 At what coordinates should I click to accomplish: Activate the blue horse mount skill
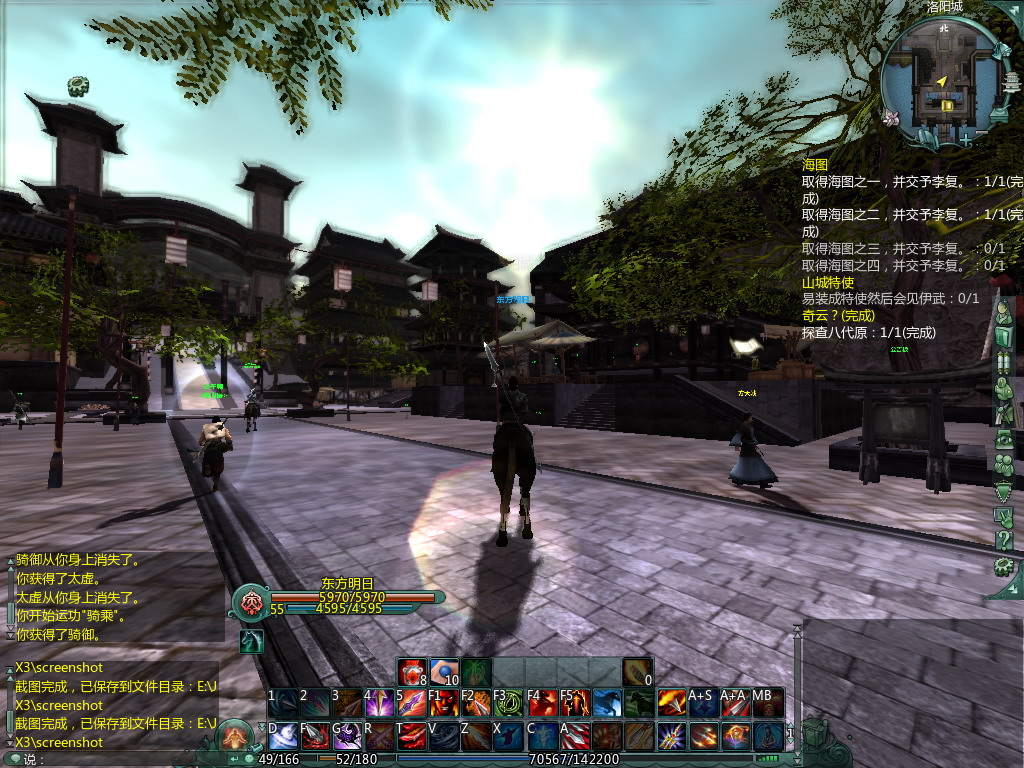[607, 703]
